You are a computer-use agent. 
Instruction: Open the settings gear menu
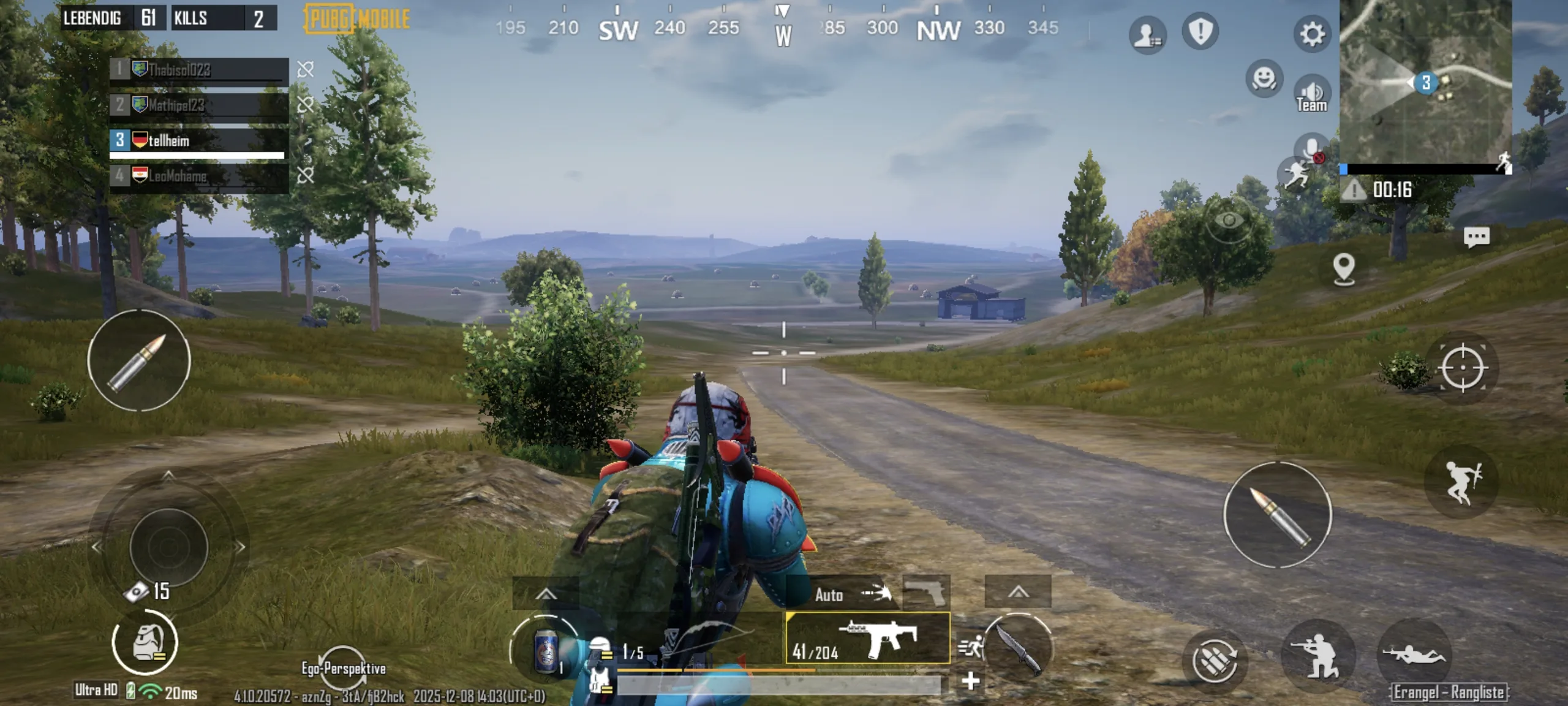(1311, 34)
